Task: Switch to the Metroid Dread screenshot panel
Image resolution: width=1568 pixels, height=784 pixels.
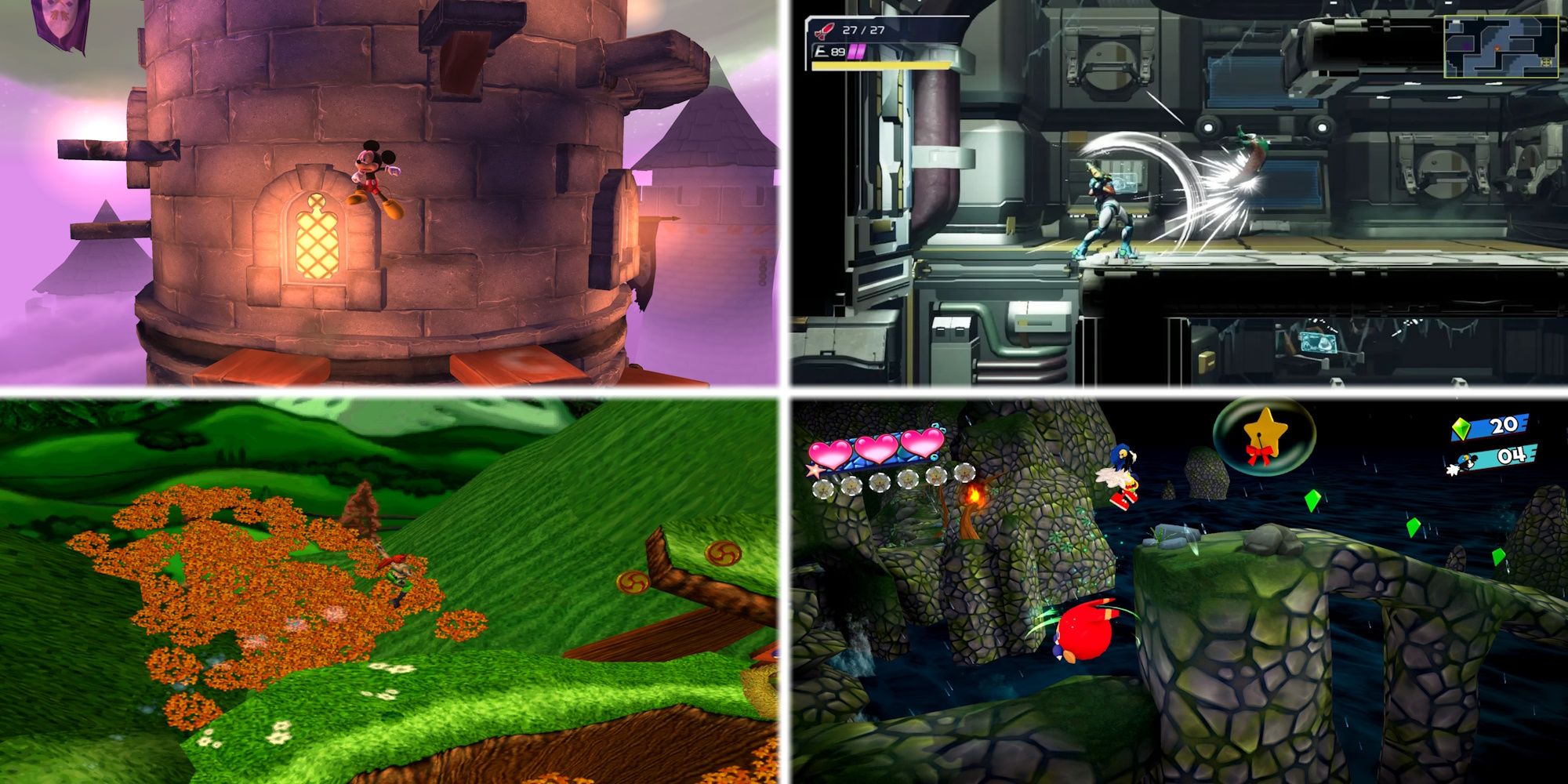Action: (1176, 196)
